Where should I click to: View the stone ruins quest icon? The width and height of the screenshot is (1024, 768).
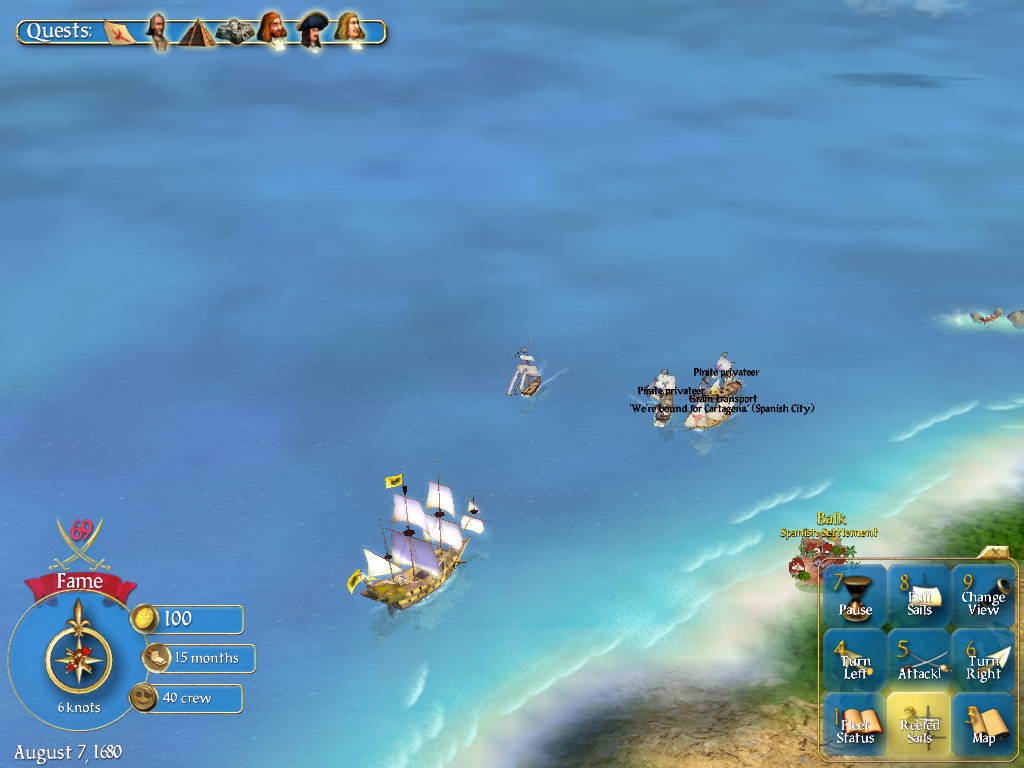coord(235,31)
